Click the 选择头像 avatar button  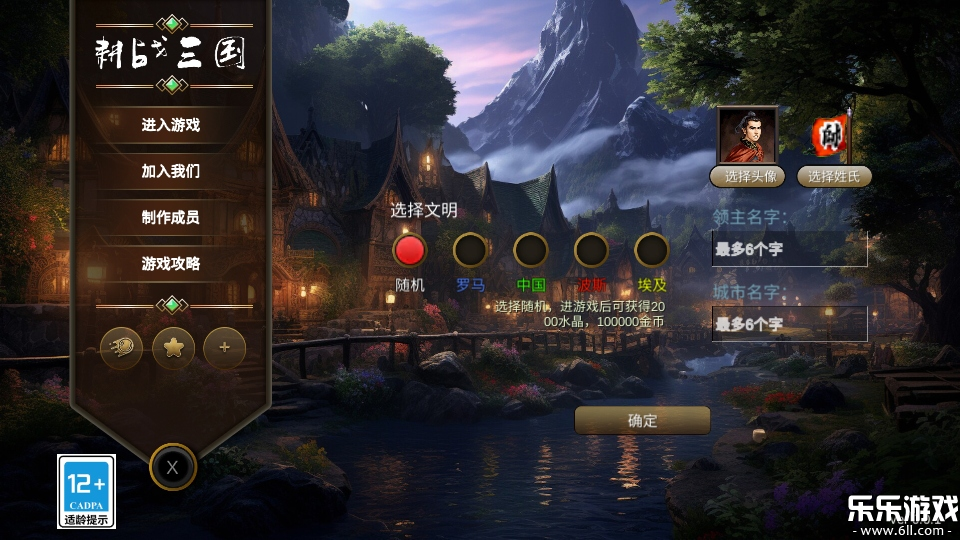point(747,177)
